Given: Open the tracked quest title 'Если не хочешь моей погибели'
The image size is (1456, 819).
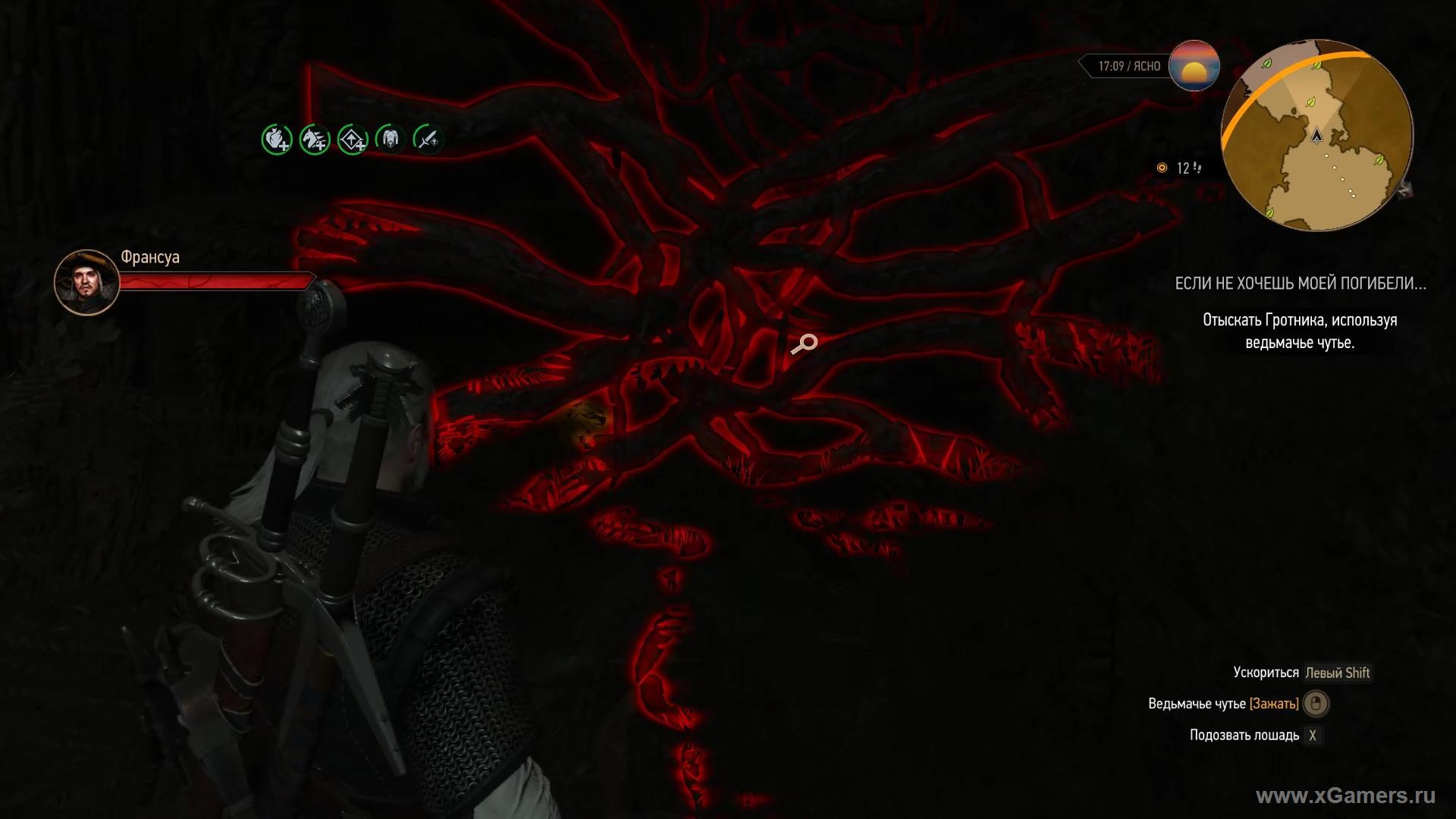Looking at the screenshot, I should [x=1300, y=284].
